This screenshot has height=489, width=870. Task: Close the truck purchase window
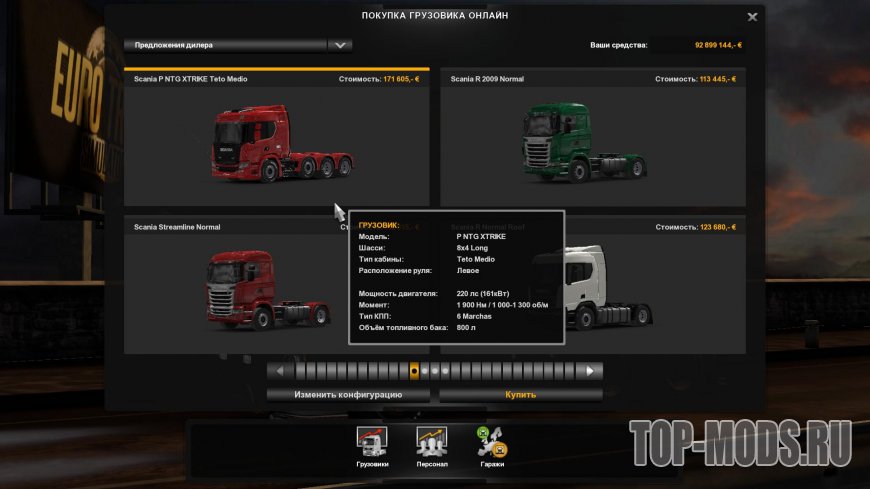752,17
